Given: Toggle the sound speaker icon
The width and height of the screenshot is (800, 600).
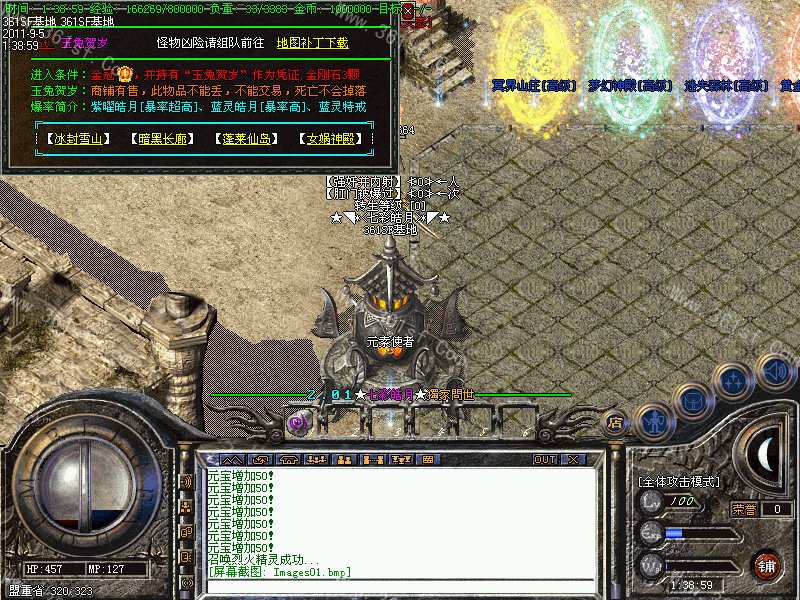Looking at the screenshot, I should (x=775, y=371).
